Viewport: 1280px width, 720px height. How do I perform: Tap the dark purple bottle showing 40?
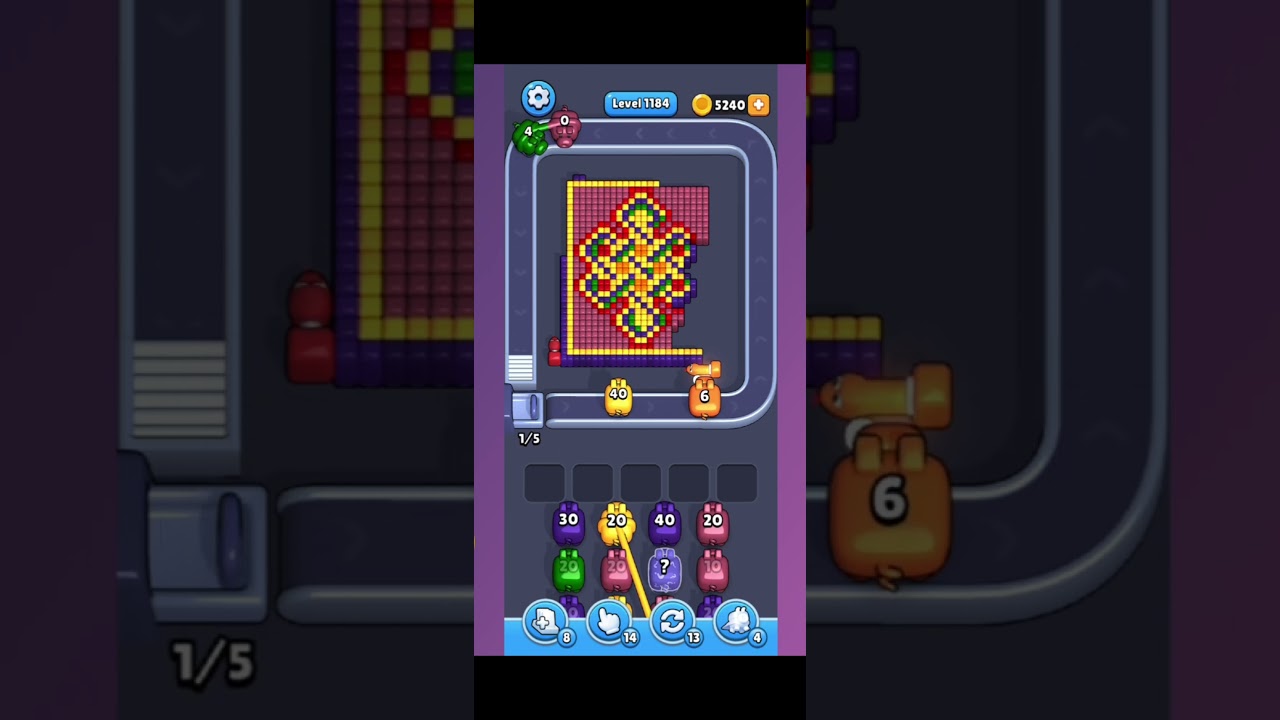click(x=664, y=521)
